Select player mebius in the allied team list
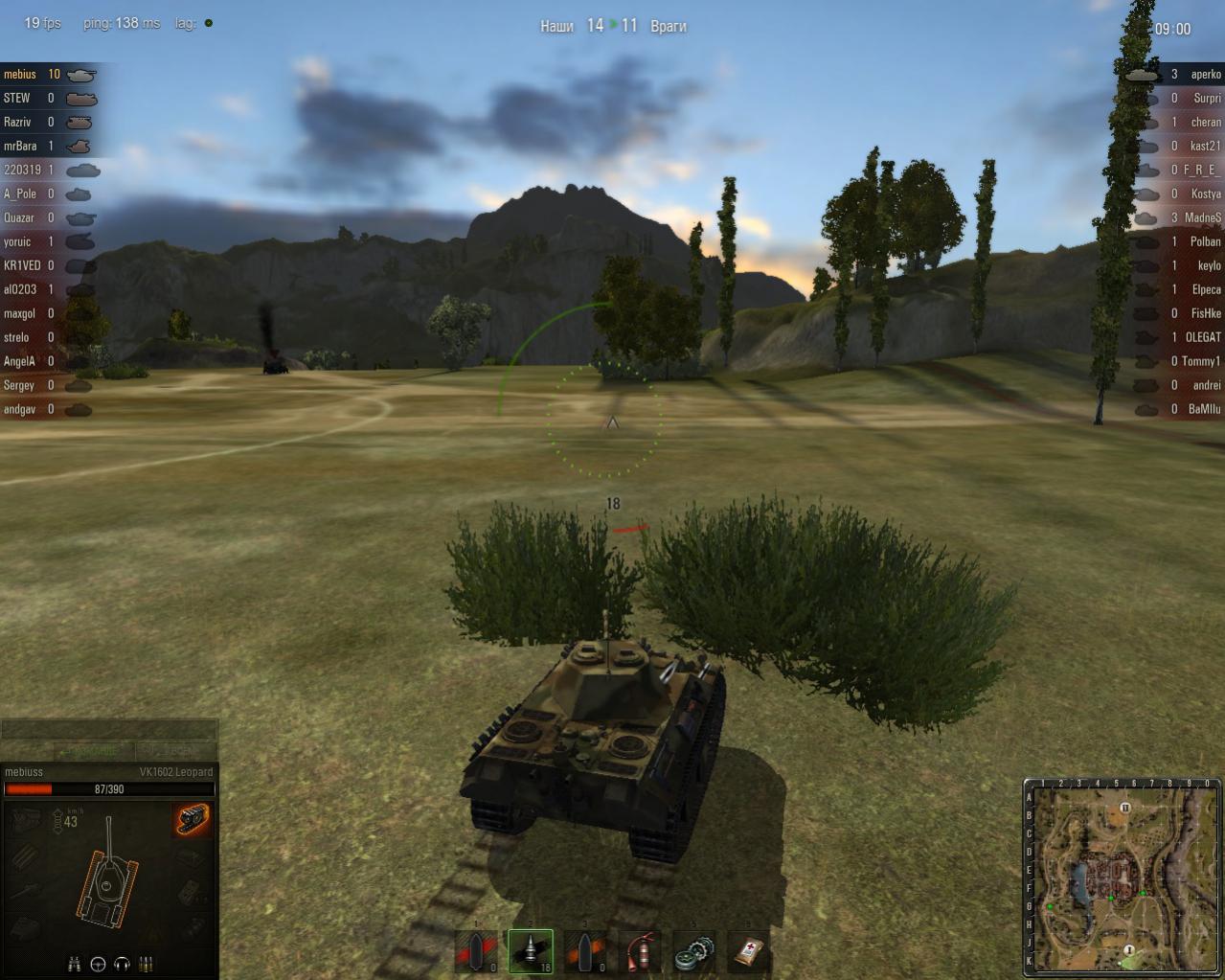1225x980 pixels. 20,74
